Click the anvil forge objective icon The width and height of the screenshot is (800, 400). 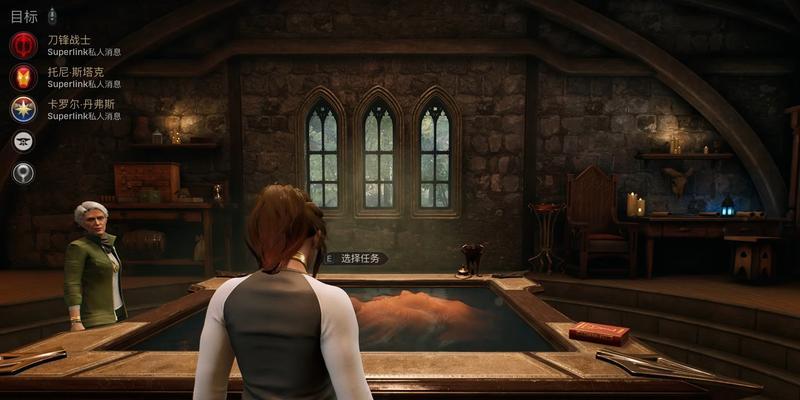click(23, 141)
